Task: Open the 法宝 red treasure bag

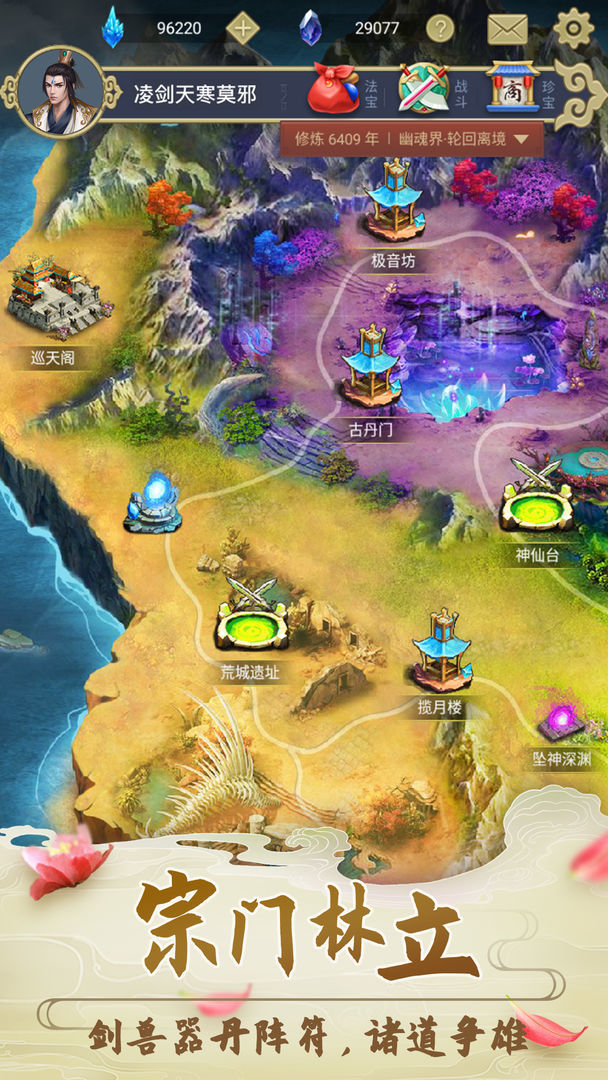Action: [x=333, y=90]
